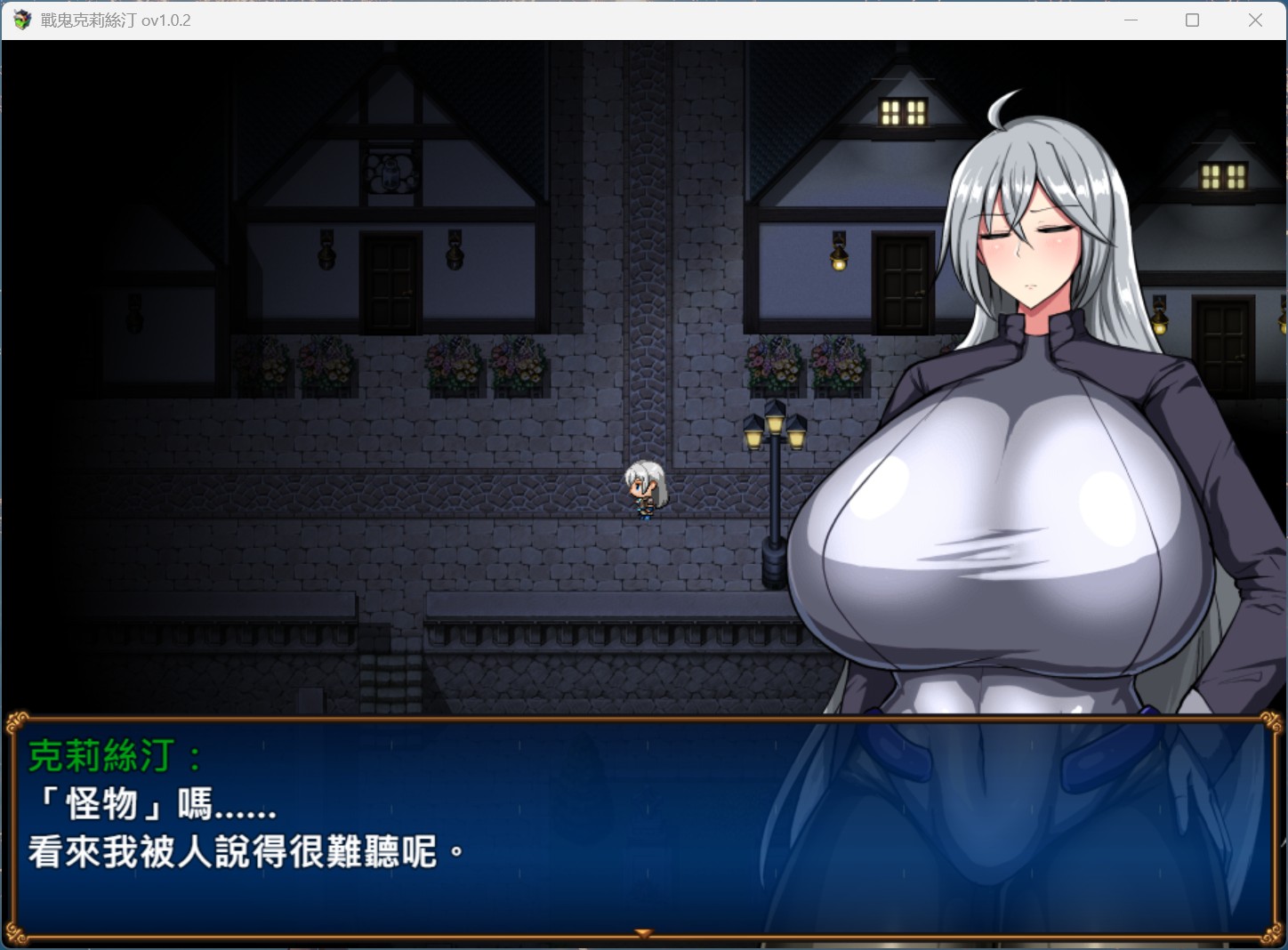This screenshot has height=950, width=1288.
Task: Expand the message box ornament at bottom center
Action: [x=643, y=931]
